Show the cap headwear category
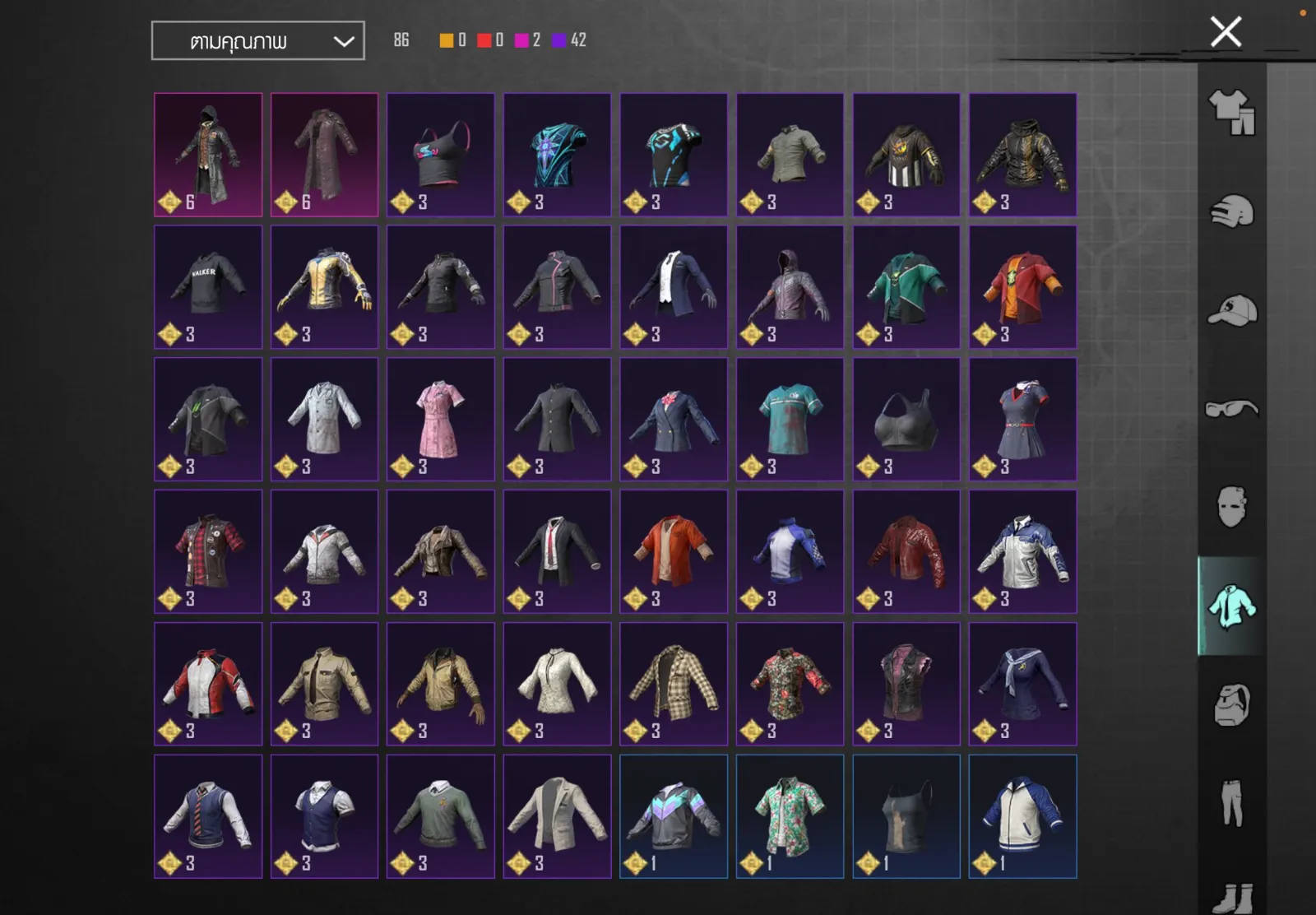This screenshot has width=1316, height=915. pos(1231,310)
